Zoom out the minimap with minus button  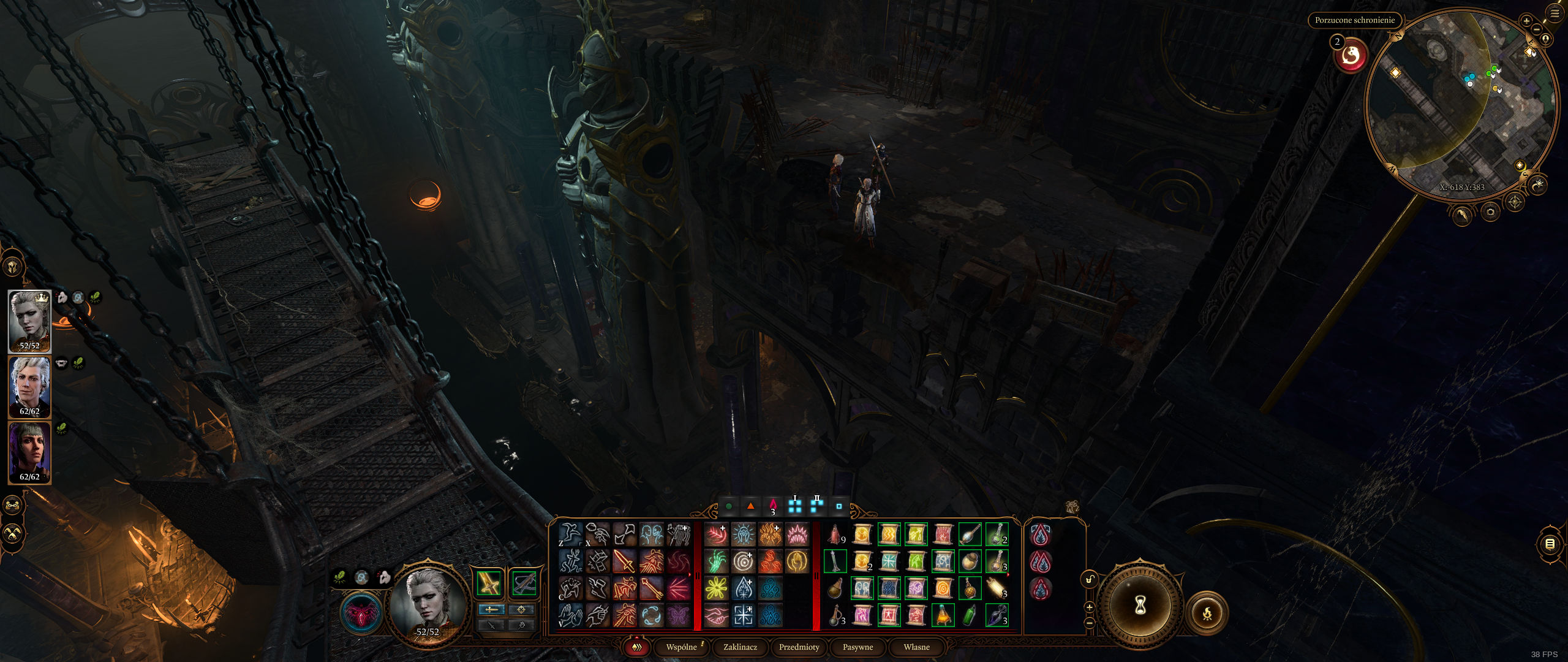pos(1537,29)
